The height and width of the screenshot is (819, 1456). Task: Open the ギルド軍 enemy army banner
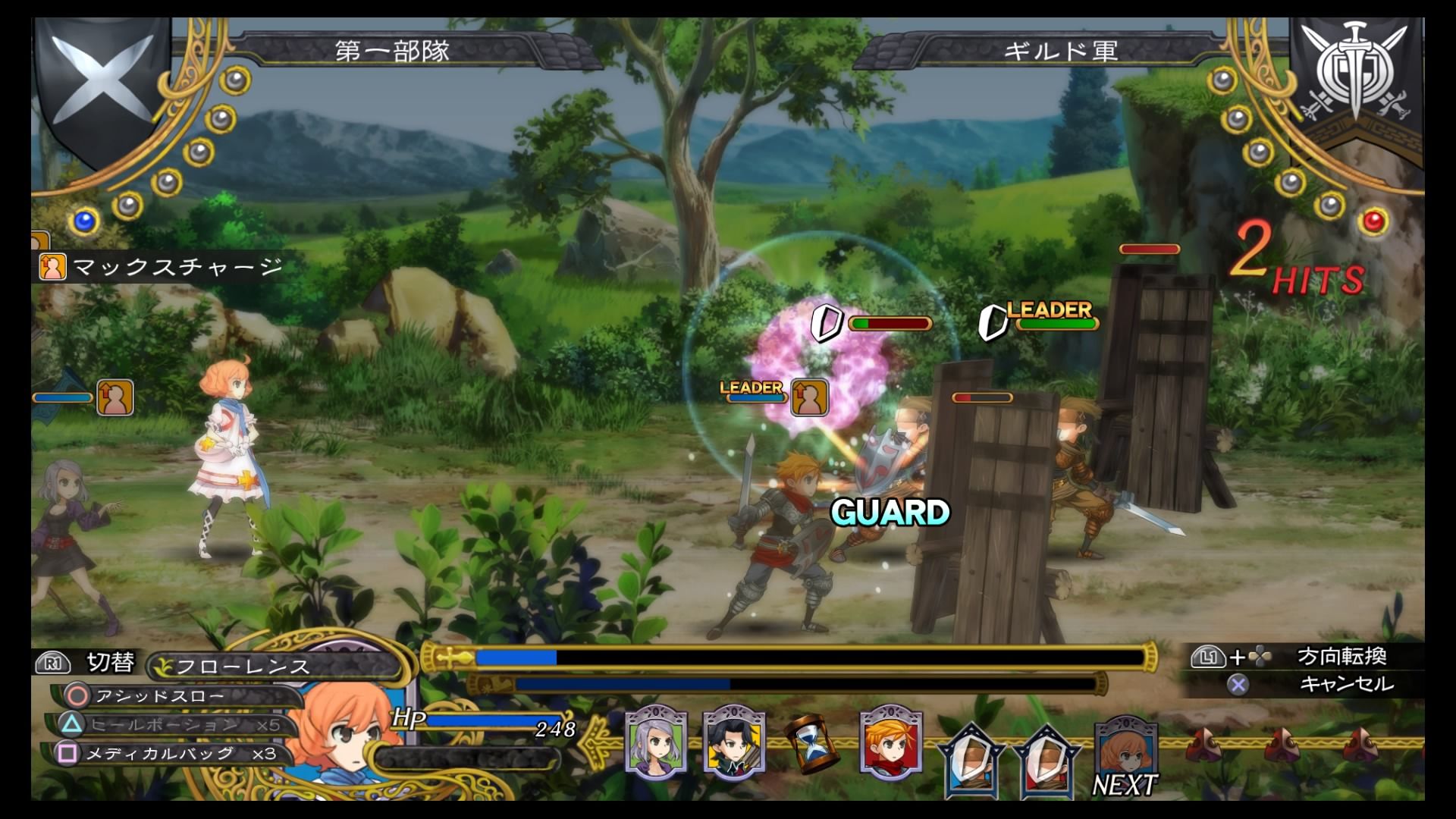click(1060, 51)
